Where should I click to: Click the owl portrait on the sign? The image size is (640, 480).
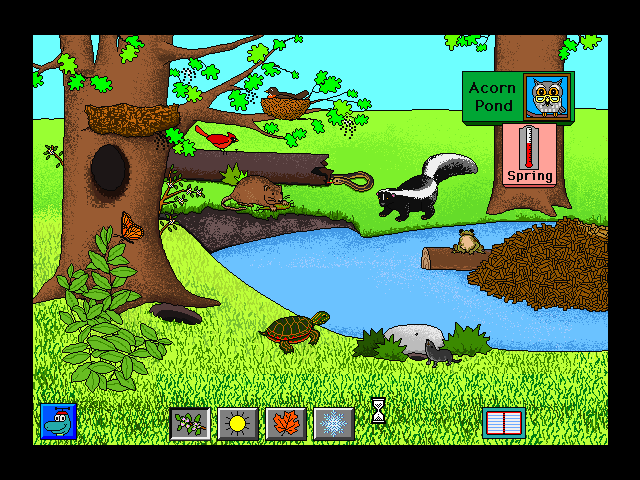(x=547, y=97)
